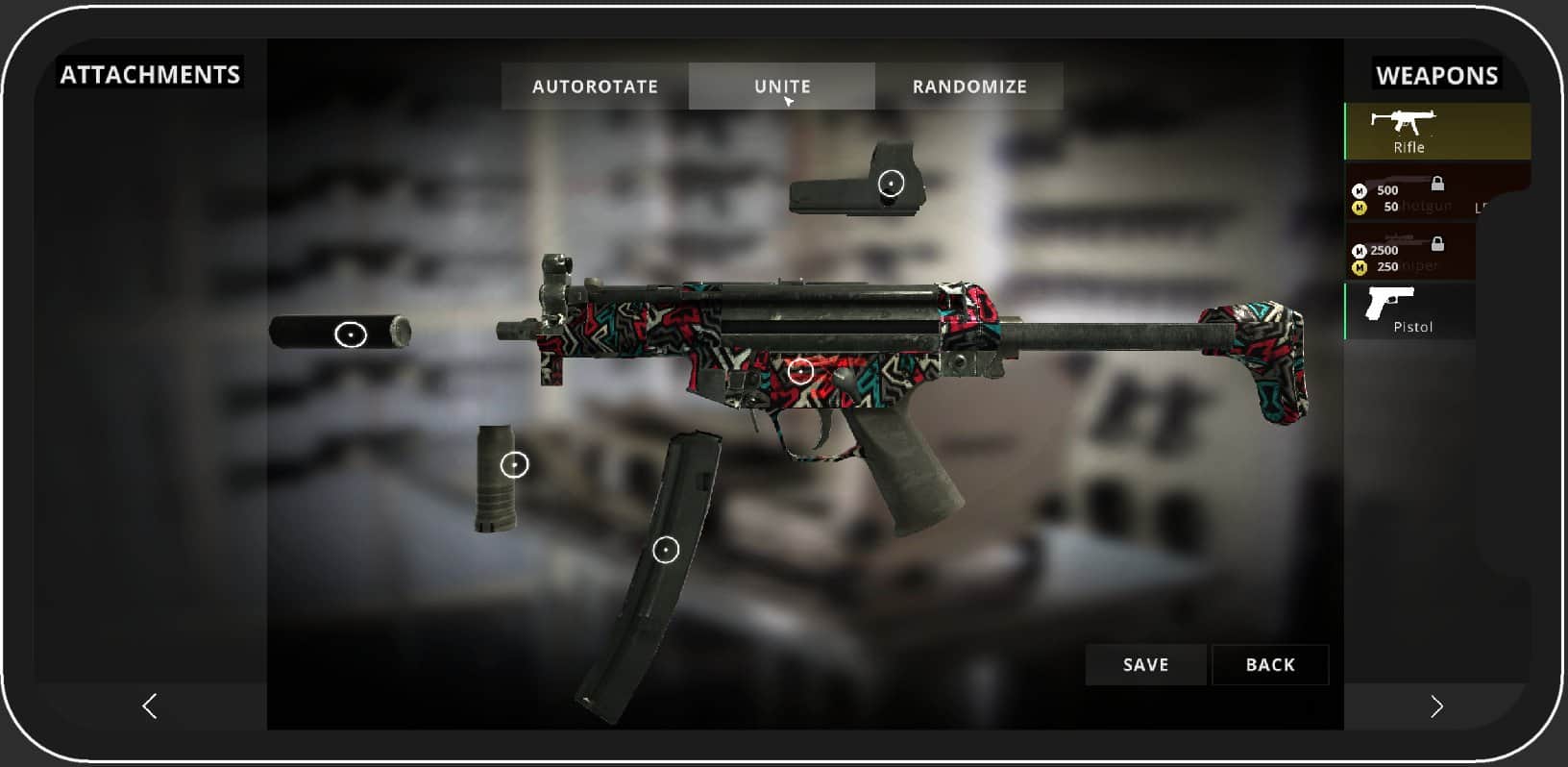The height and width of the screenshot is (767, 1568).
Task: Click the left arrow under Attachments
Action: [x=150, y=706]
